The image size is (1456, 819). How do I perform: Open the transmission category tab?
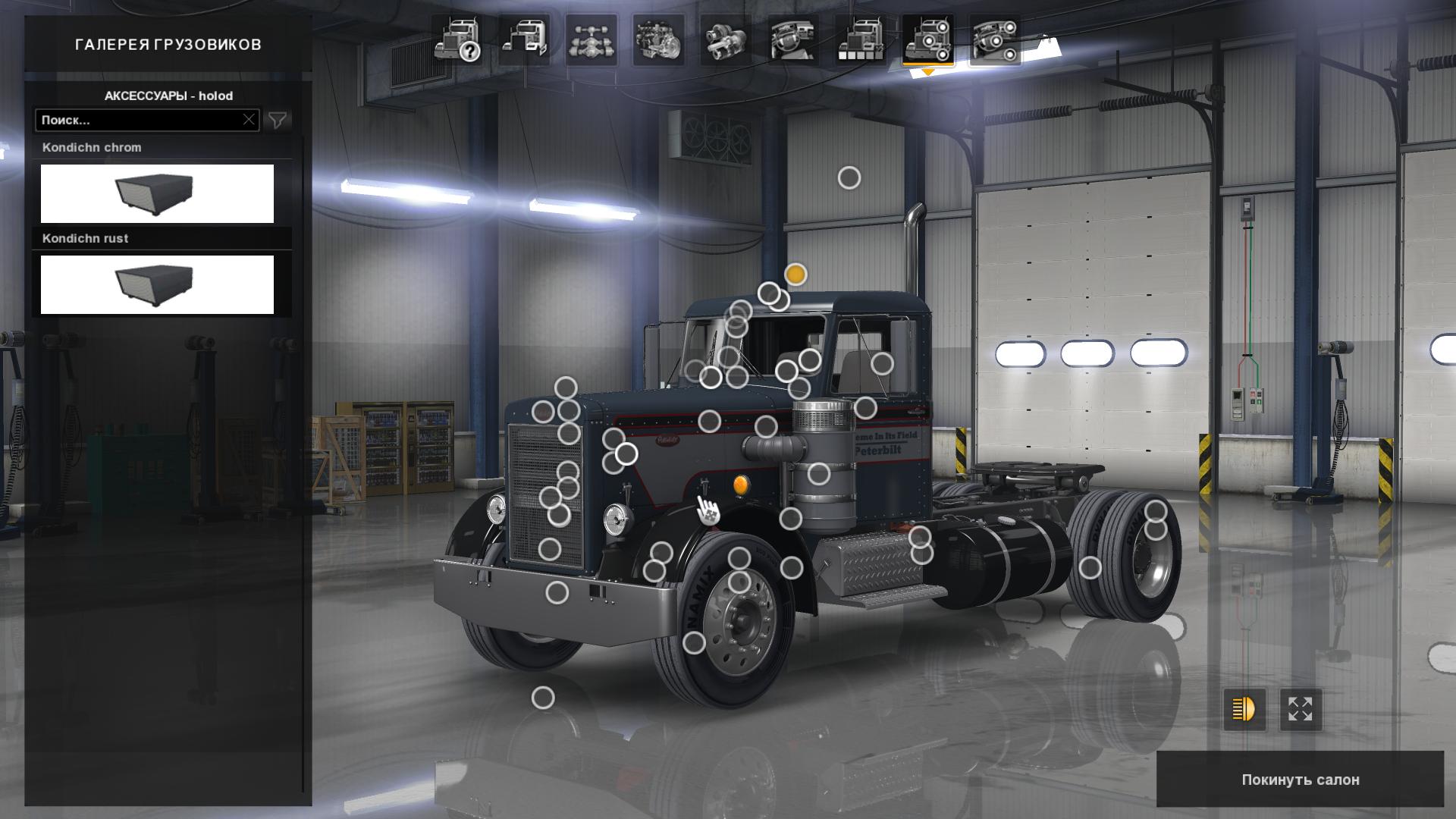click(726, 40)
